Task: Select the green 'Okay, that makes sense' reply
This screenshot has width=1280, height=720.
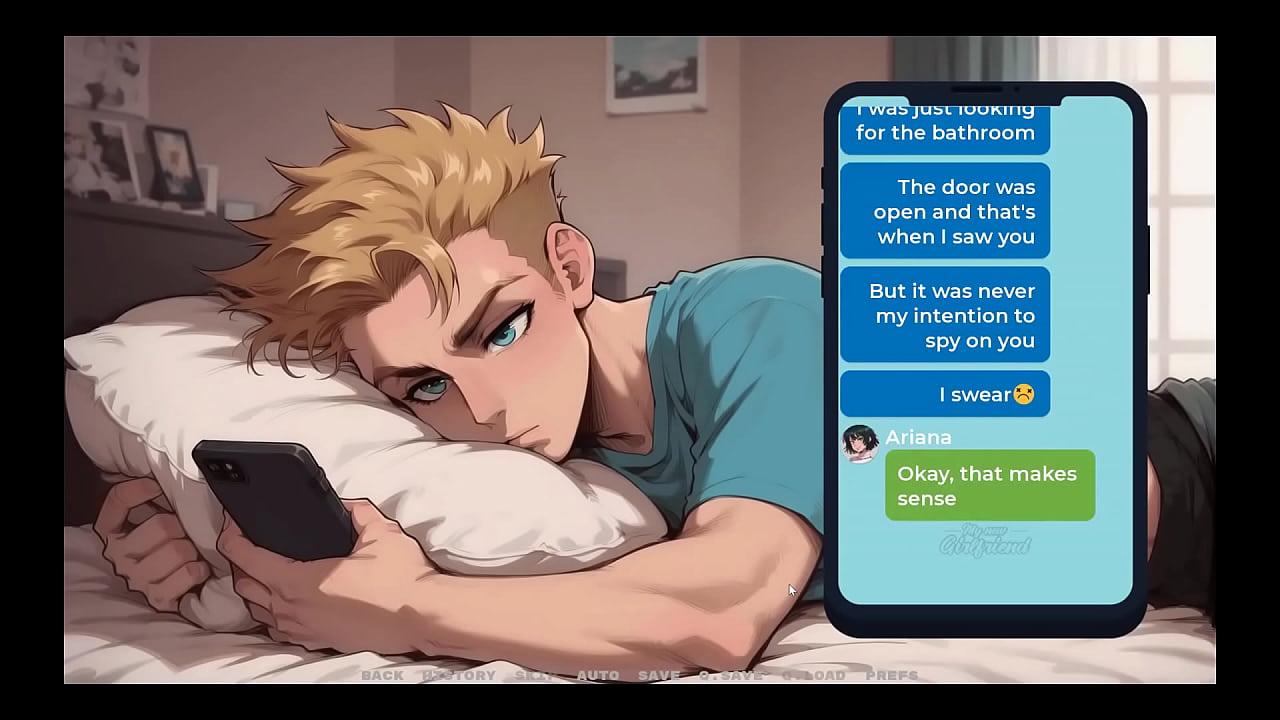Action: click(x=990, y=485)
